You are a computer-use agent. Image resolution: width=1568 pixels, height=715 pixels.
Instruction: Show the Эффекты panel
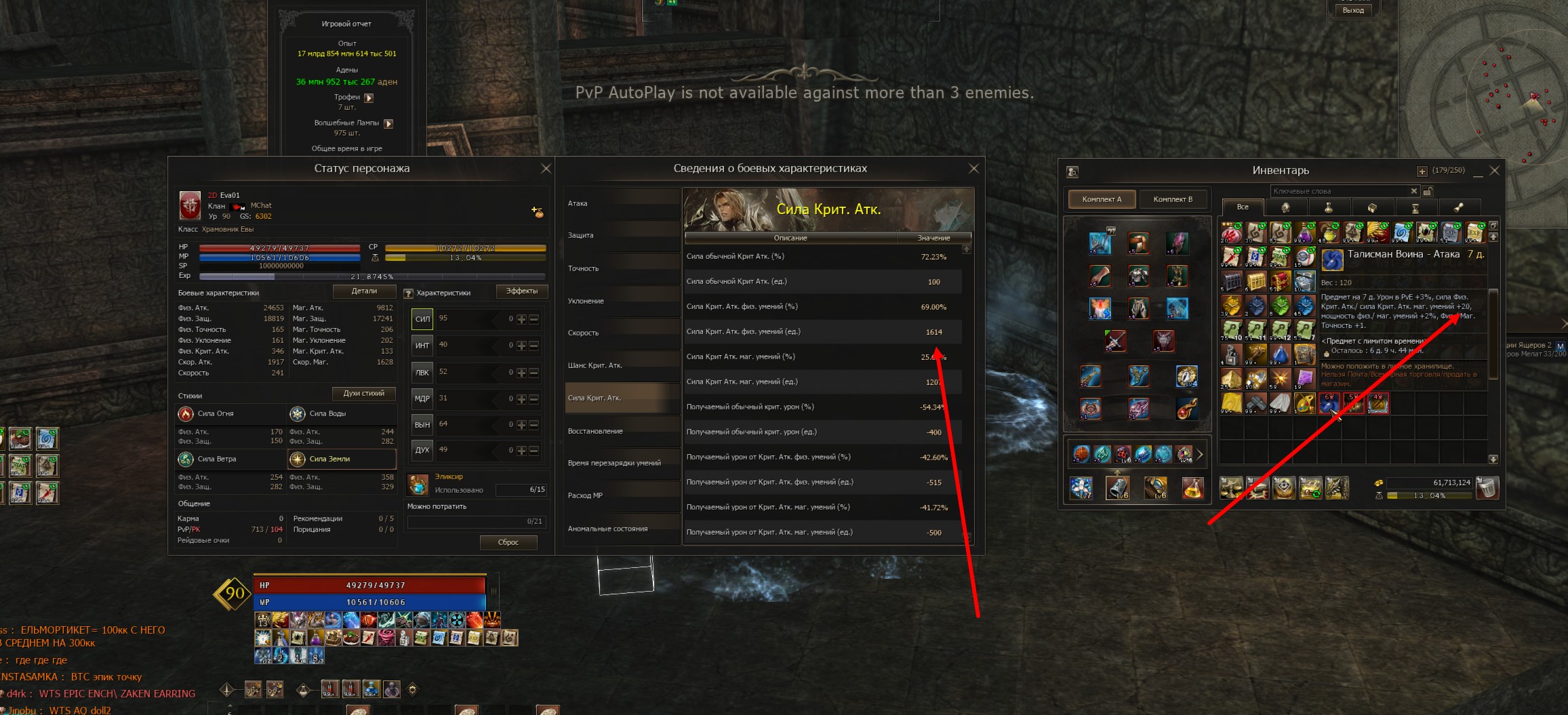click(521, 291)
